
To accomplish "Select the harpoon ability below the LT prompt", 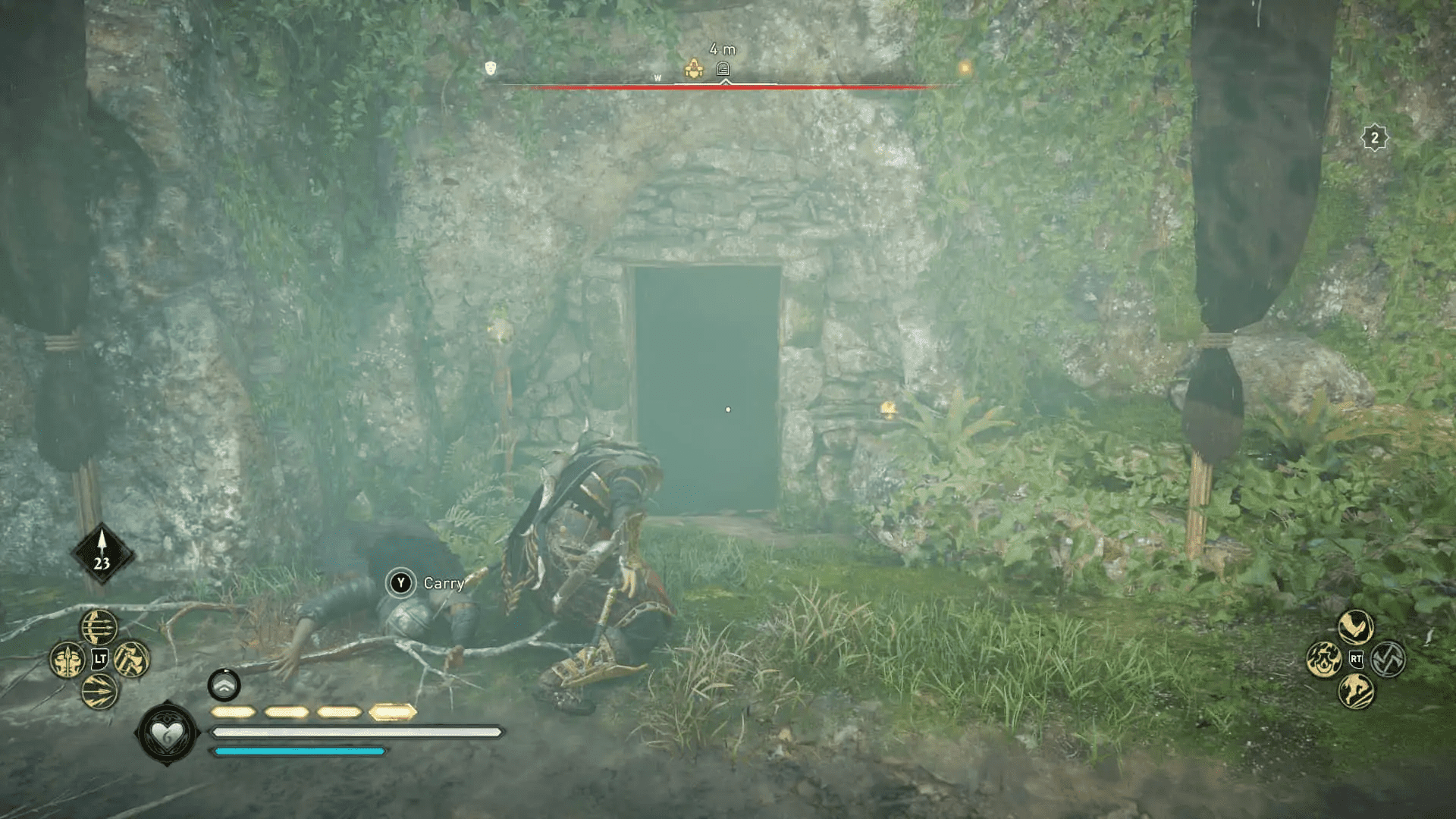I will [99, 690].
